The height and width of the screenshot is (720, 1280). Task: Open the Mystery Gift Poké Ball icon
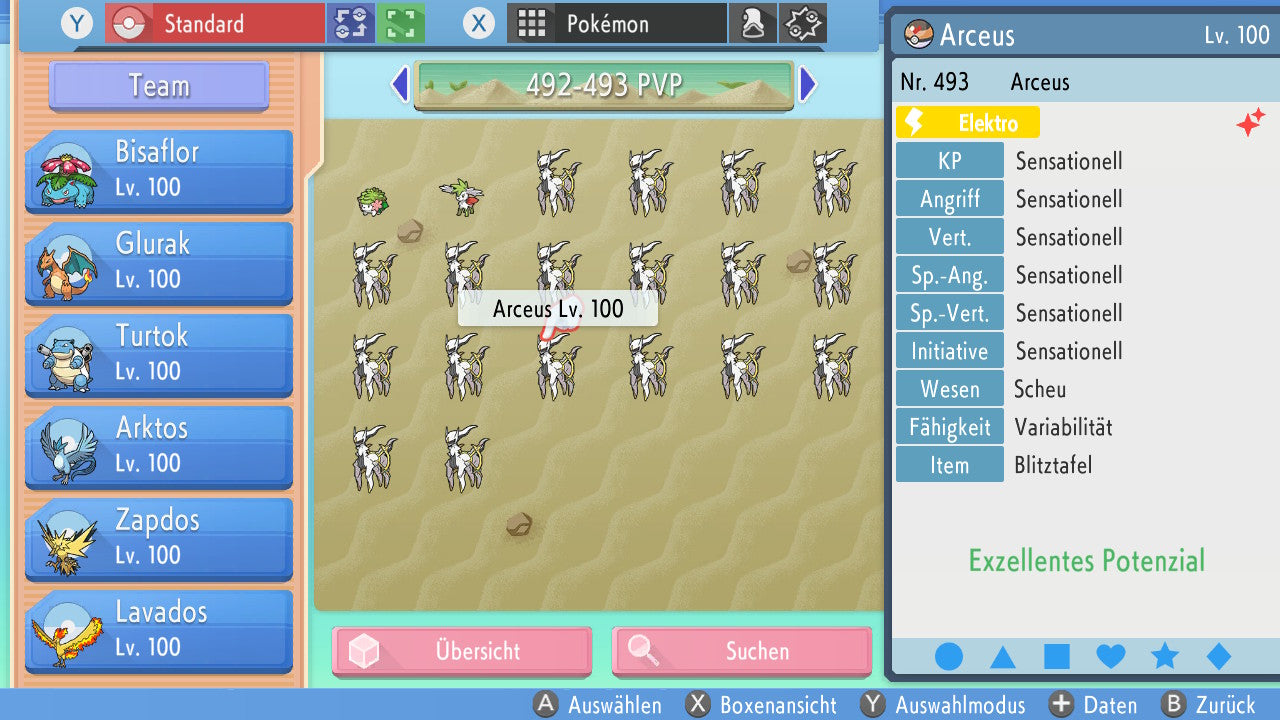(x=803, y=23)
